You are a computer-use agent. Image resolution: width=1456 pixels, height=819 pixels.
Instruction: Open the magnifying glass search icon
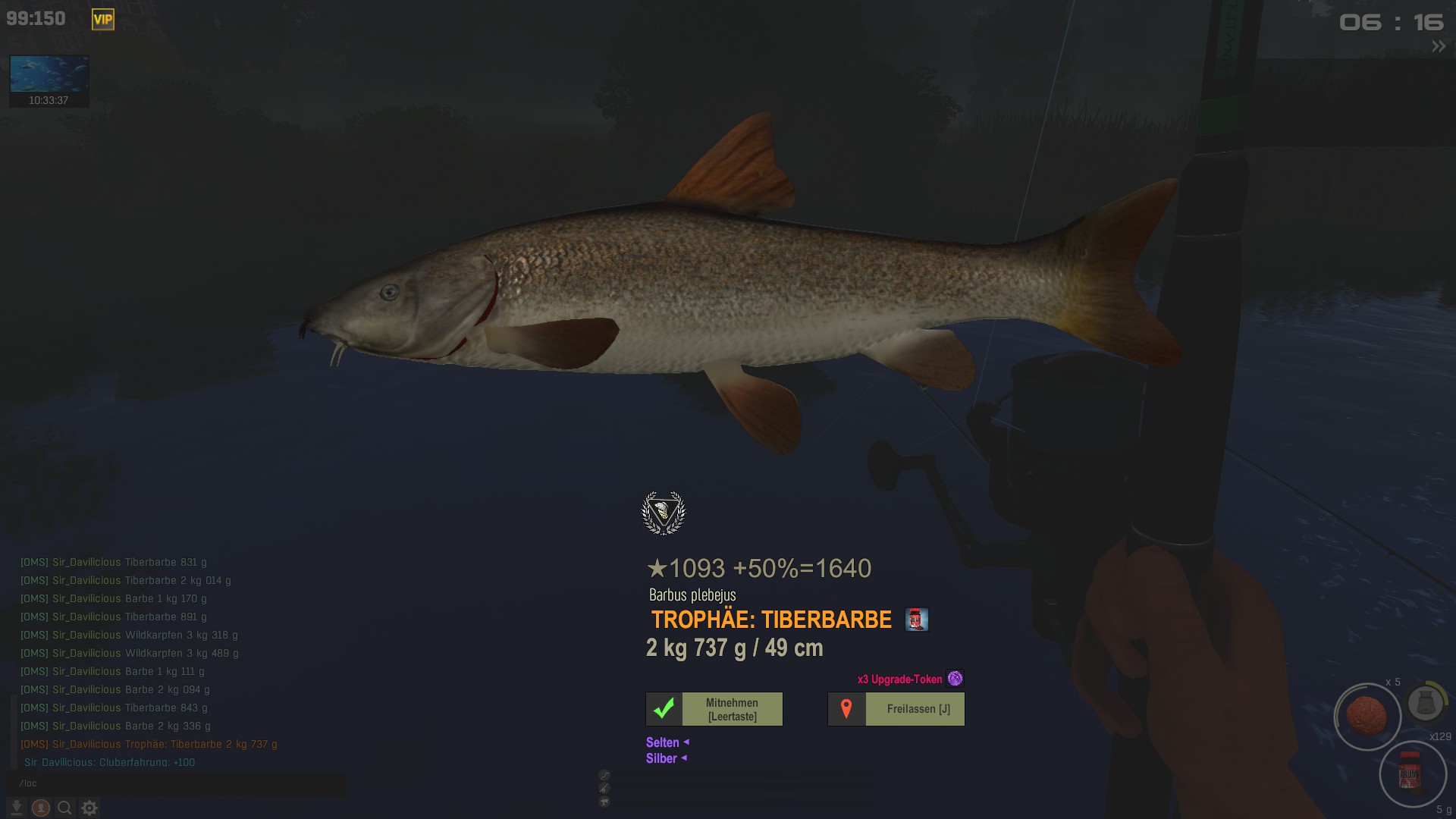pos(65,808)
